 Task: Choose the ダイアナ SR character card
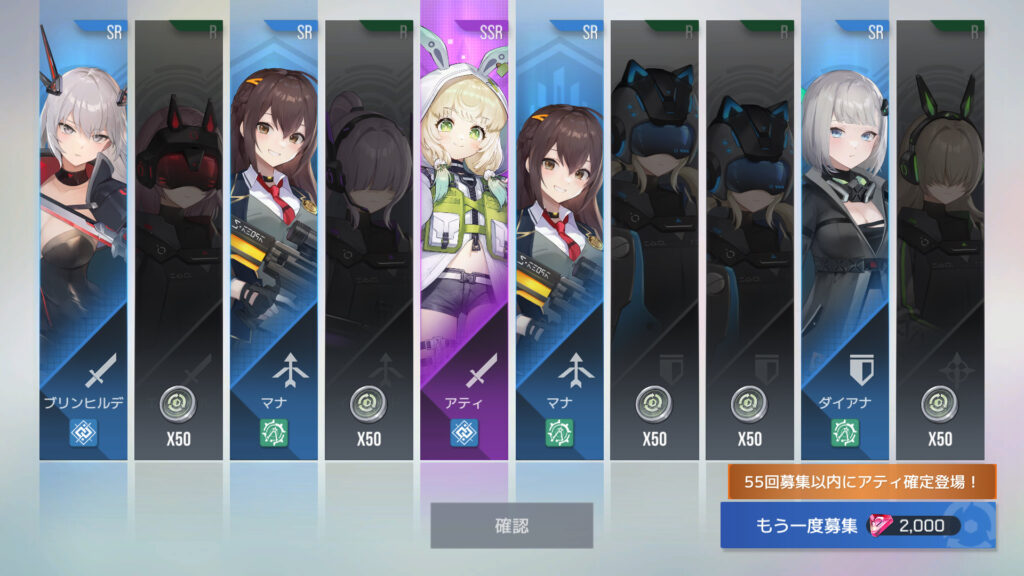(x=844, y=240)
